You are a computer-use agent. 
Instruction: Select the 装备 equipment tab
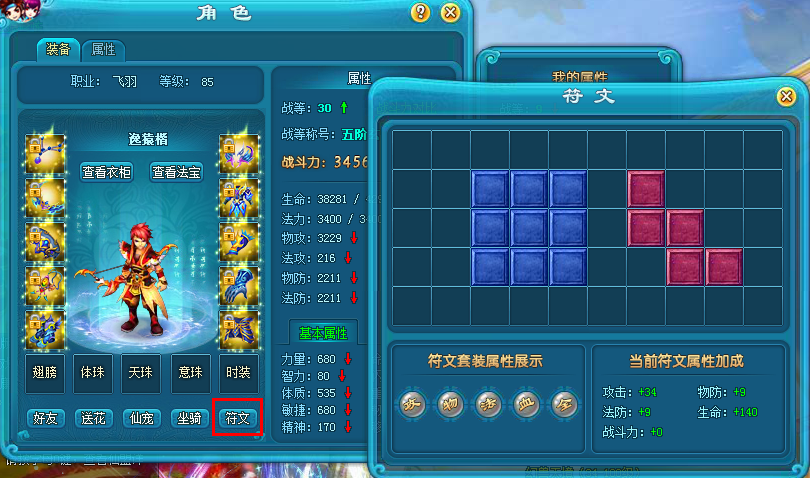[x=58, y=49]
